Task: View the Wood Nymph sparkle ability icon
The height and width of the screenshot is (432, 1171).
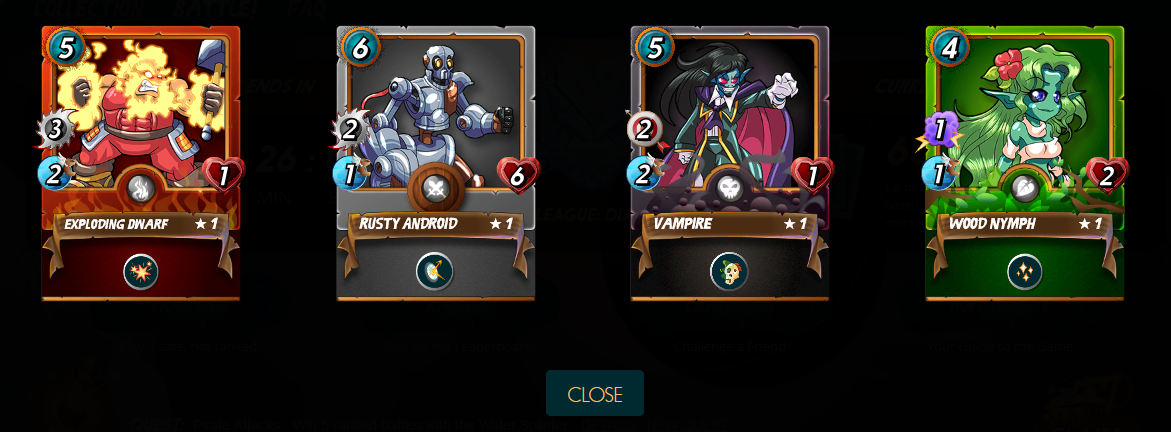Action: [x=1025, y=272]
